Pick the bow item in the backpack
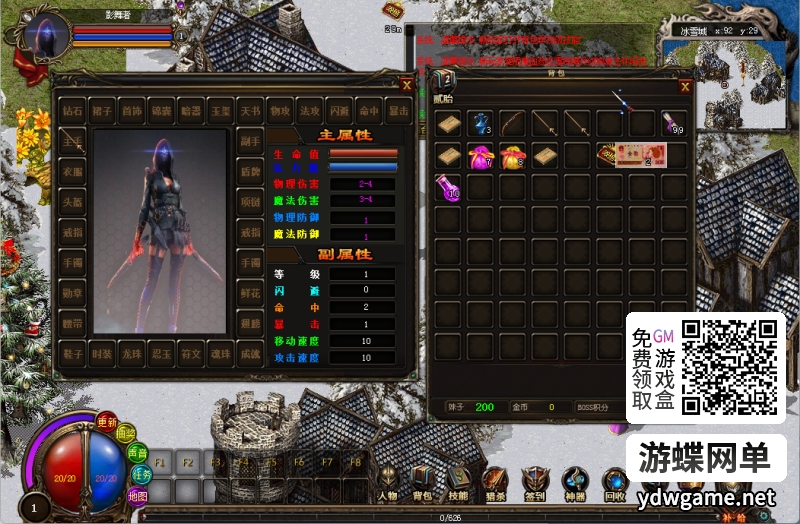This screenshot has width=800, height=524. (x=514, y=124)
